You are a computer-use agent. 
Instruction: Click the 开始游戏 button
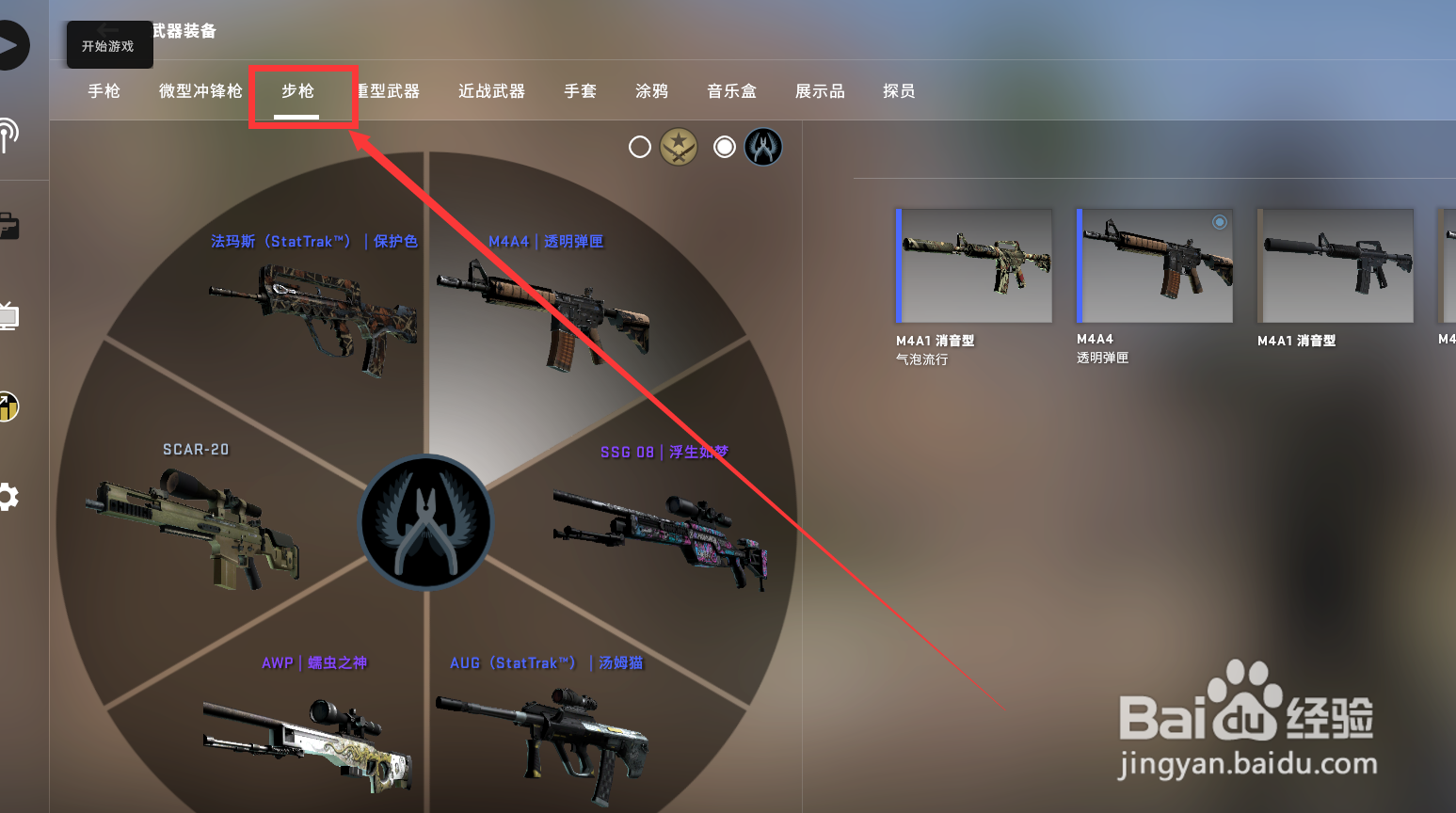pos(108,44)
